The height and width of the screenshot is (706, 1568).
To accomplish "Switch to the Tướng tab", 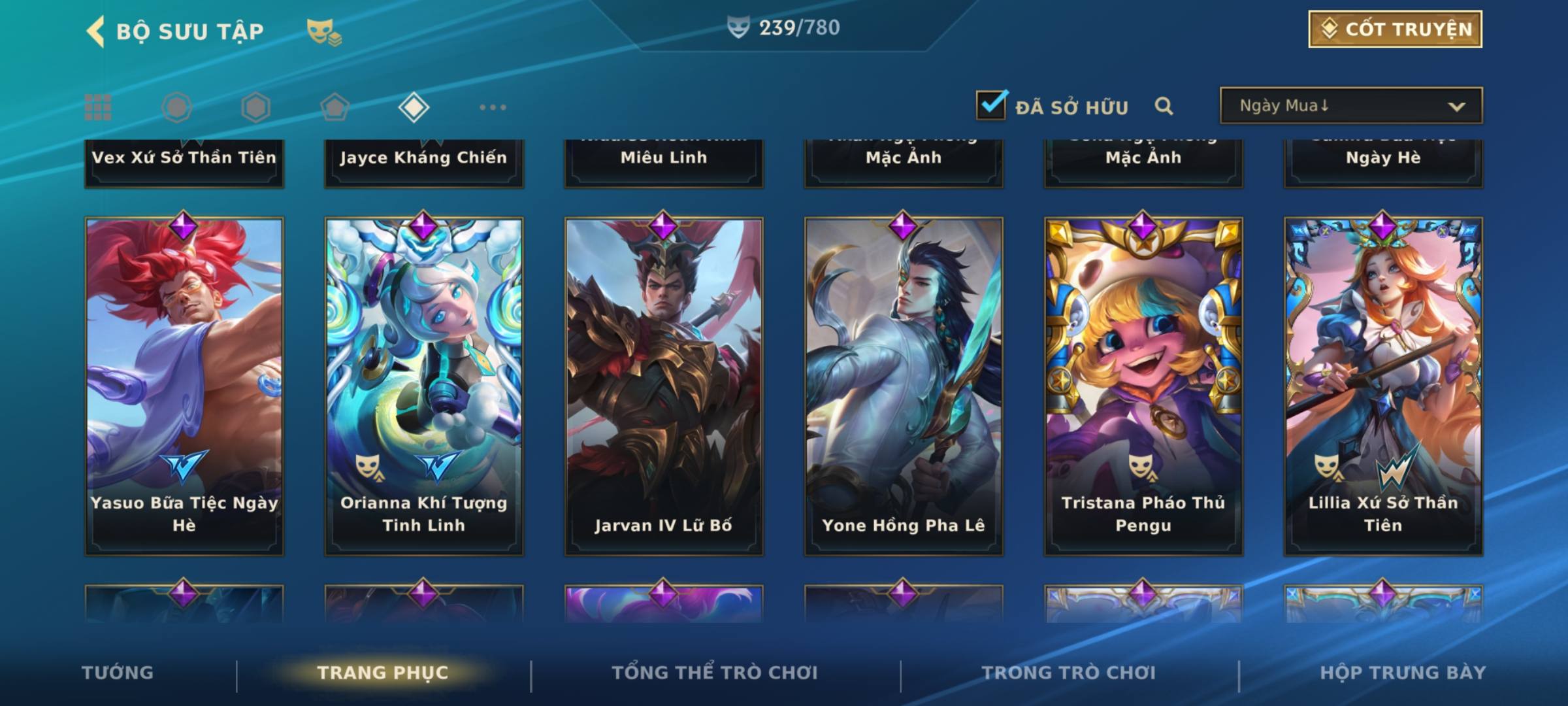I will point(118,673).
